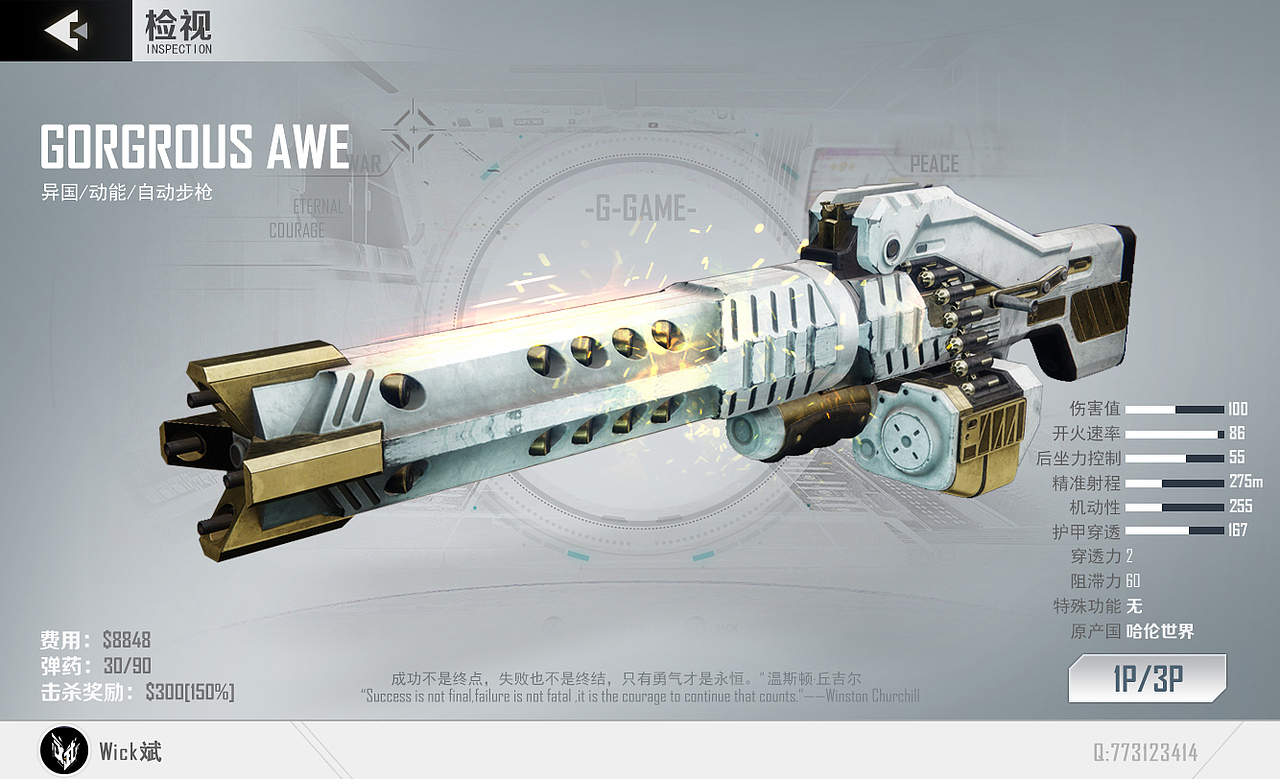Toggle the 1P/3P view mode
The height and width of the screenshot is (779, 1280).
[1146, 677]
